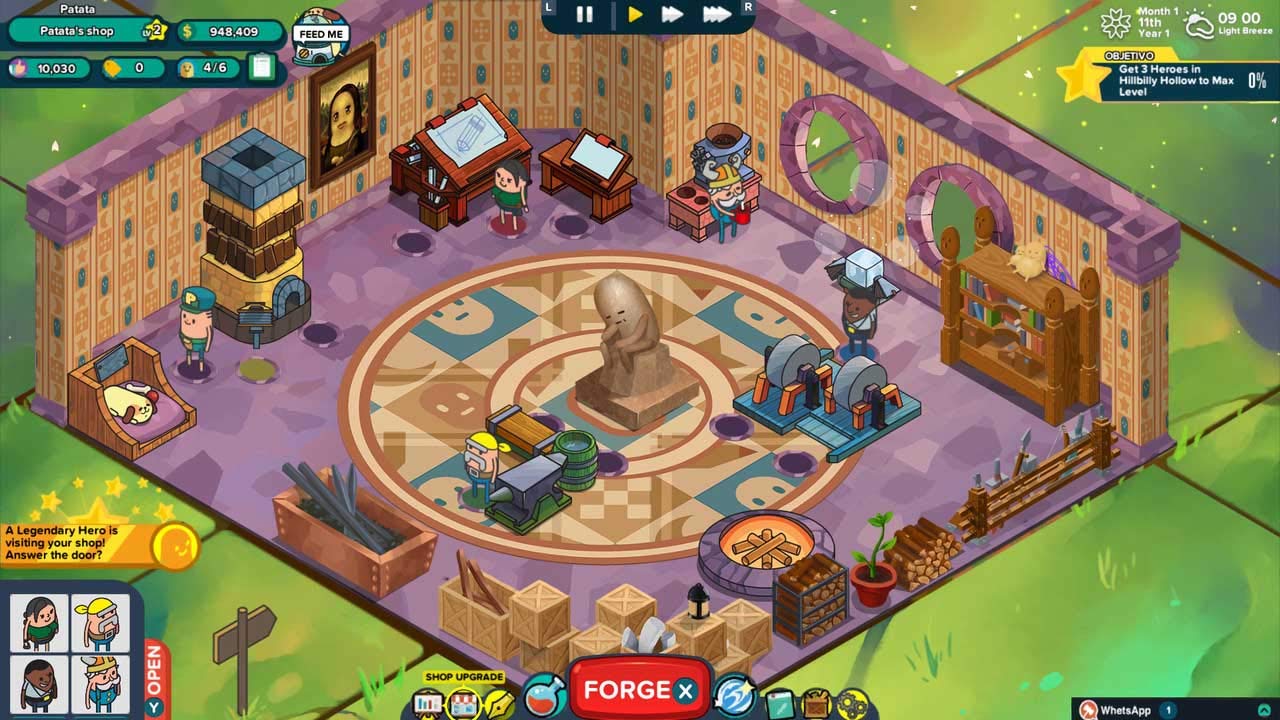Open the green clipboard list
This screenshot has width=1280, height=720.
click(262, 67)
